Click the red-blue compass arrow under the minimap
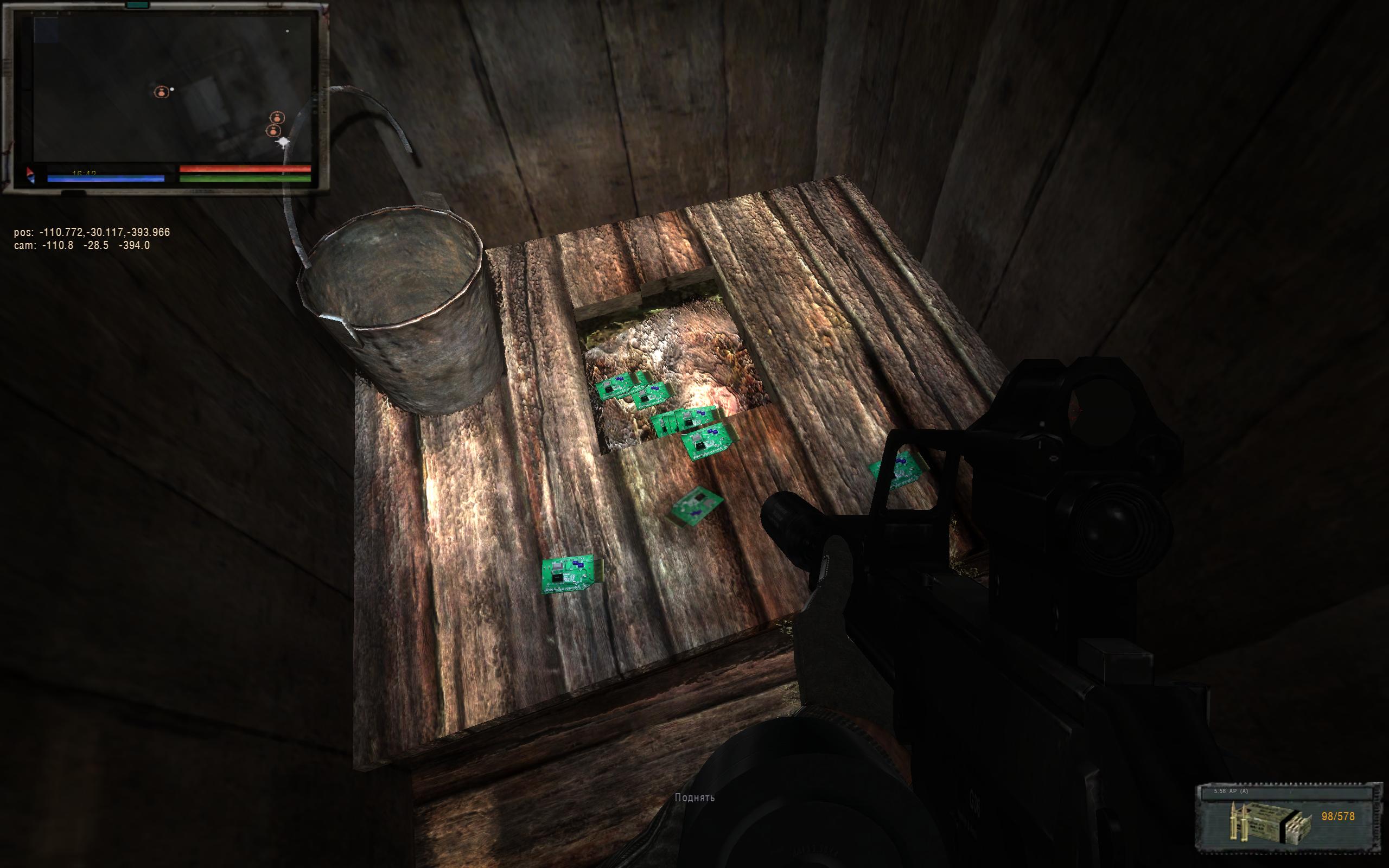The width and height of the screenshot is (1389, 868). [x=30, y=176]
